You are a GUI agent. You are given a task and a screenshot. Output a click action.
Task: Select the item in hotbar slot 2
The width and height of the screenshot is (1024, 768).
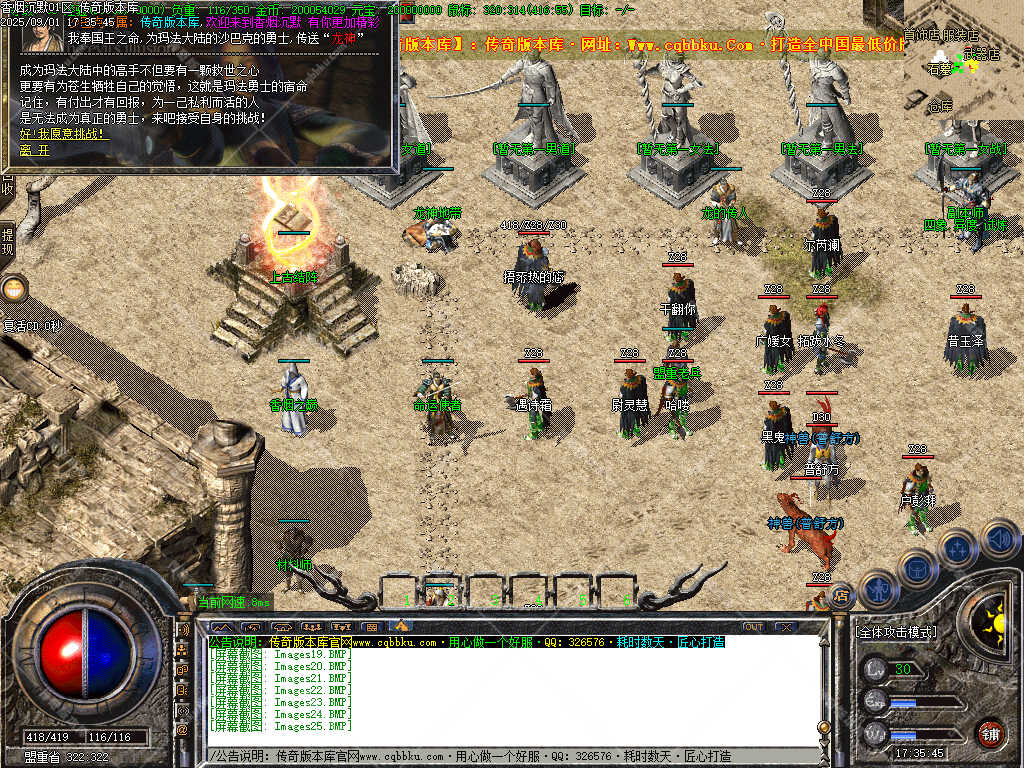click(x=440, y=592)
